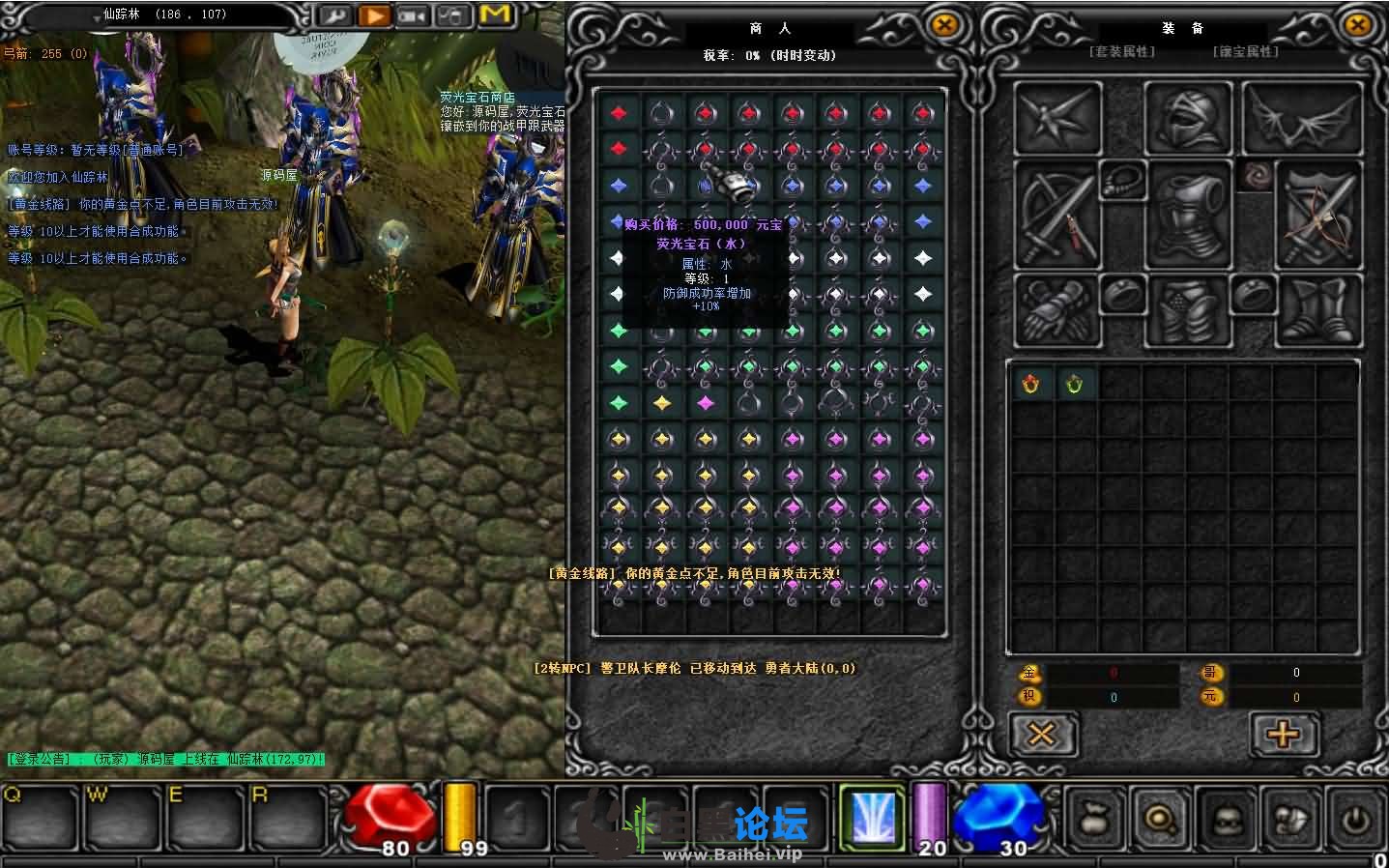Select the necklace equipment slot

click(x=1123, y=180)
